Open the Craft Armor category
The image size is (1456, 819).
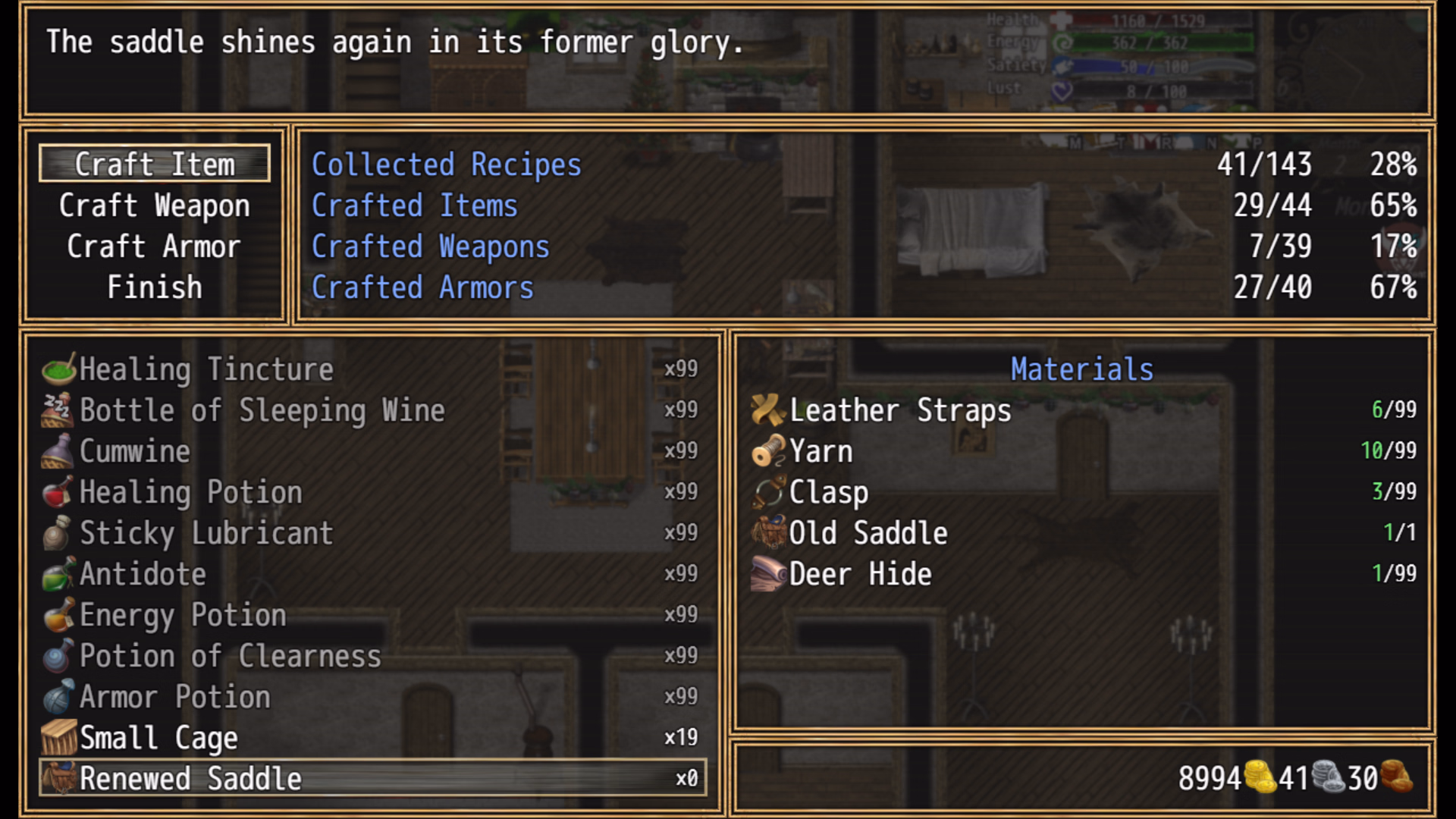(x=155, y=246)
